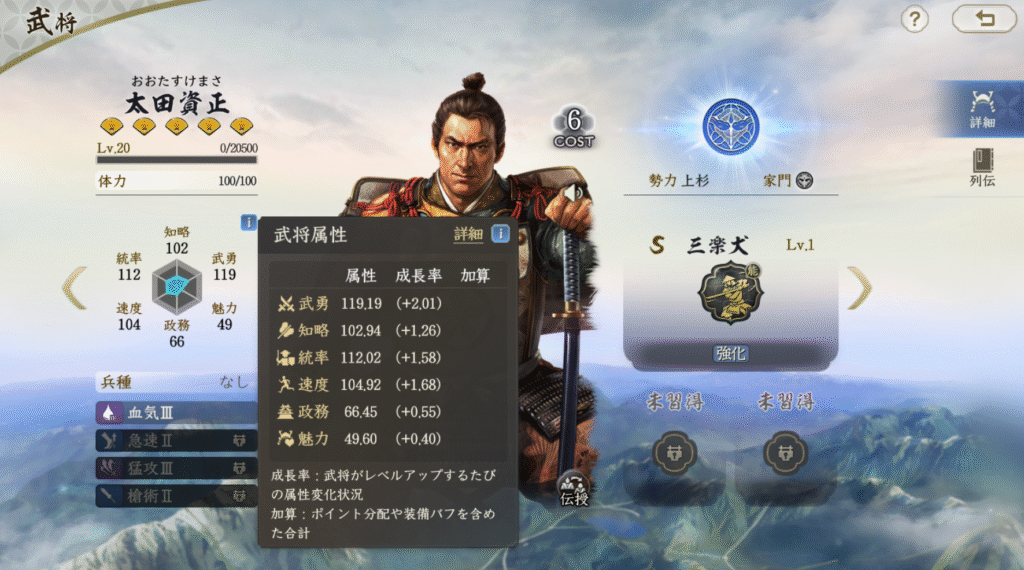1024x570 pixels.
Task: Select the 槍術Ⅱ trait row
Action: click(x=176, y=494)
